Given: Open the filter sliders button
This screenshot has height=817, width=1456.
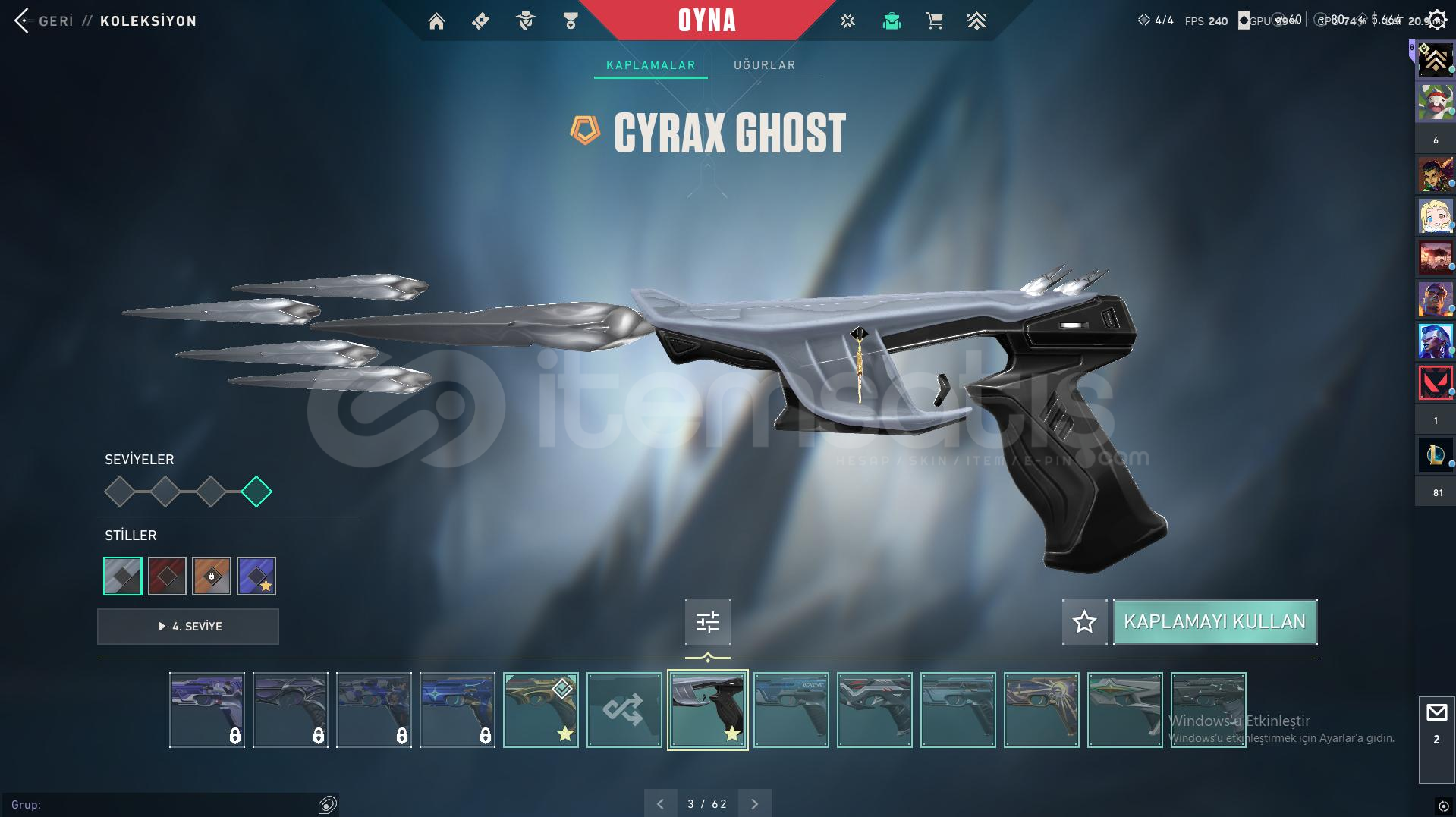Looking at the screenshot, I should pyautogui.click(x=707, y=622).
